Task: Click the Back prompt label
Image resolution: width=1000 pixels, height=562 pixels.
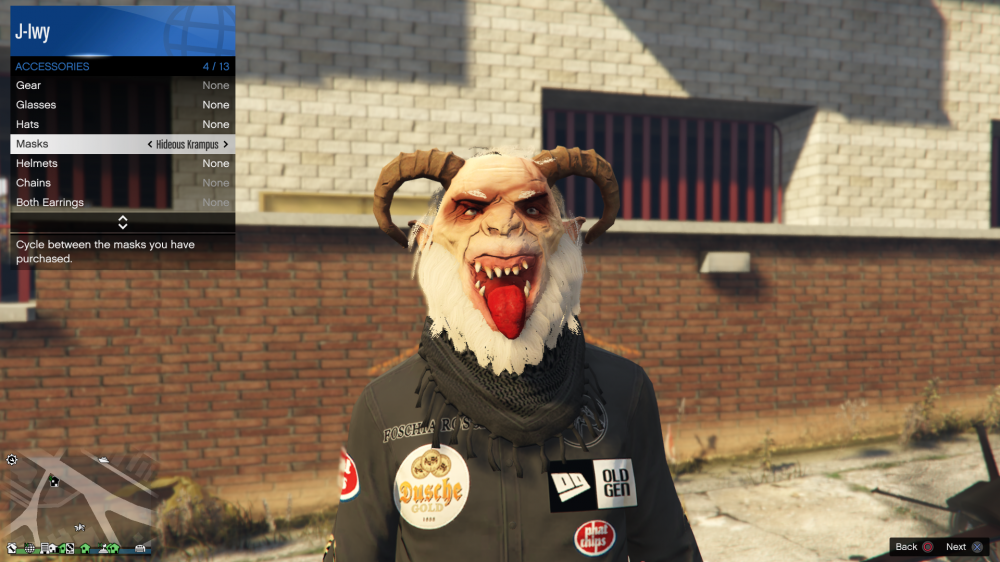Action: click(x=906, y=547)
